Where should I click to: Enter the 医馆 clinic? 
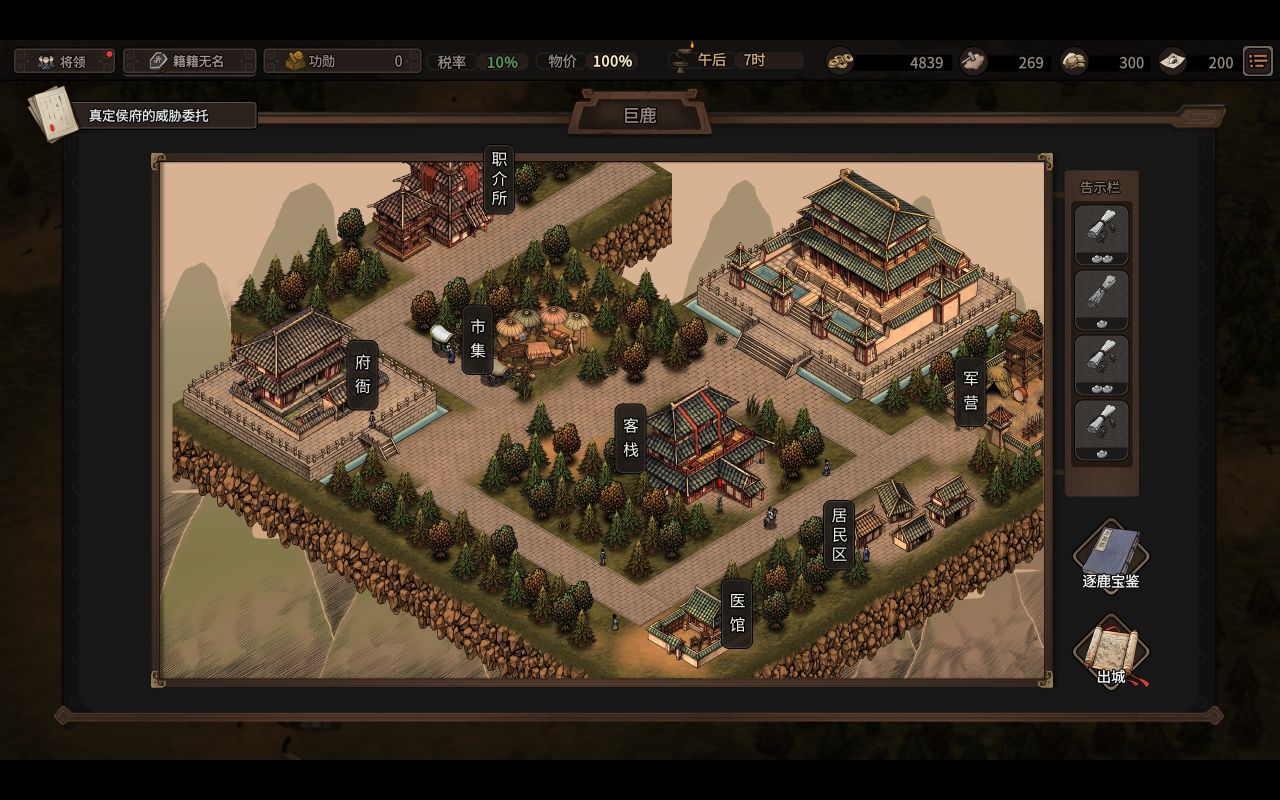pos(737,612)
